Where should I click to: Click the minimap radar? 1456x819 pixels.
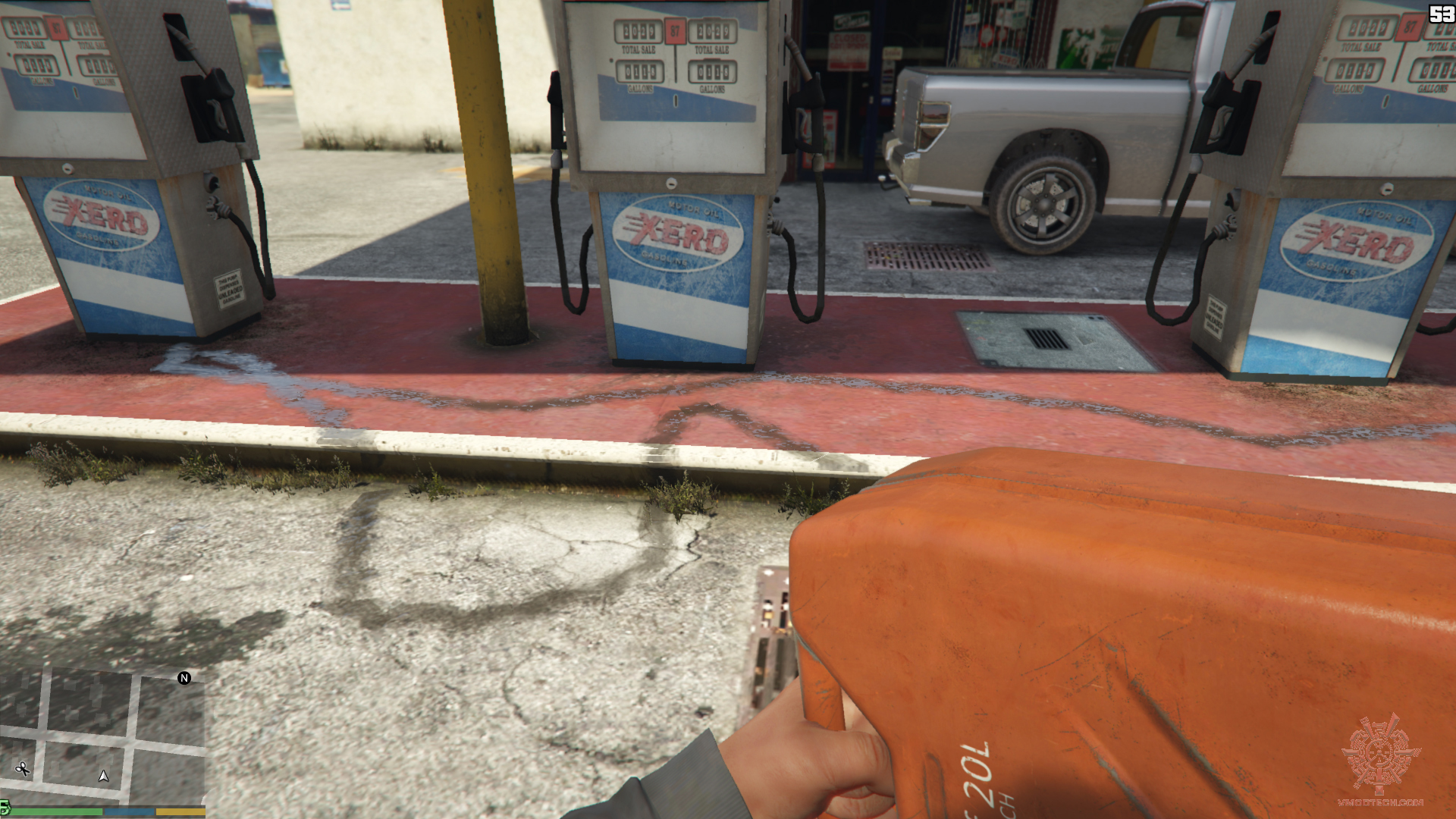102,737
